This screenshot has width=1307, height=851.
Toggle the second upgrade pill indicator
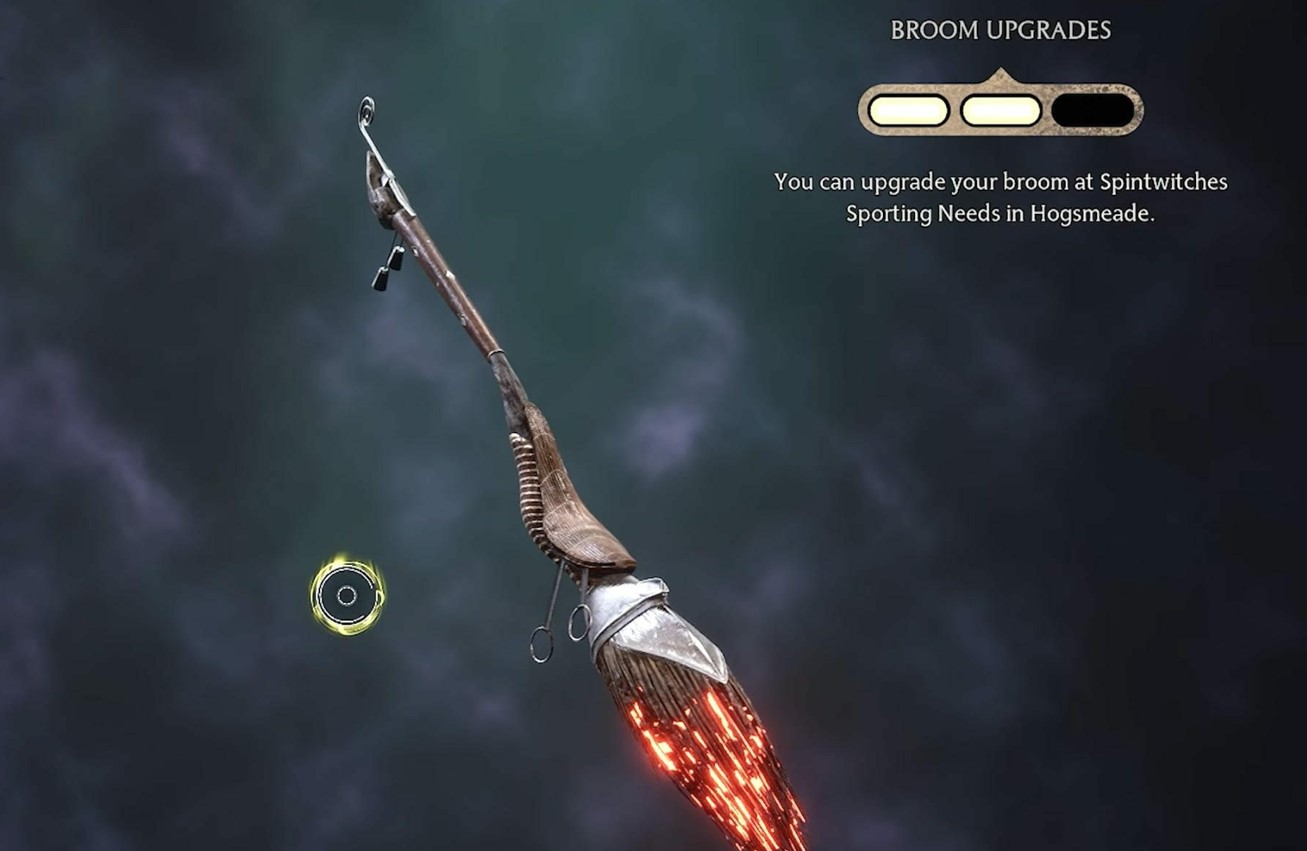click(1000, 109)
